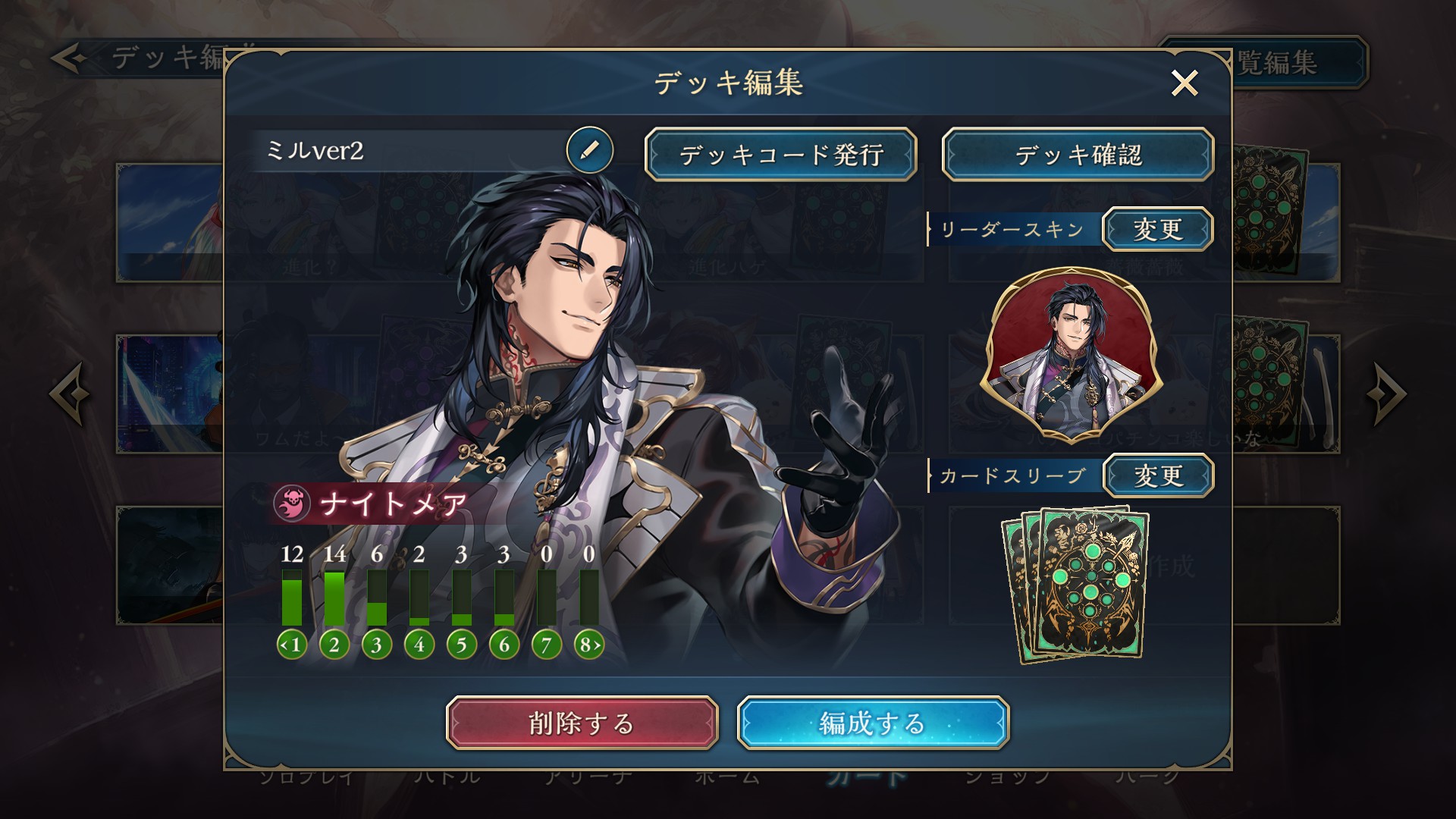Edit the deck name with pencil icon
The image size is (1456, 819).
[x=589, y=150]
